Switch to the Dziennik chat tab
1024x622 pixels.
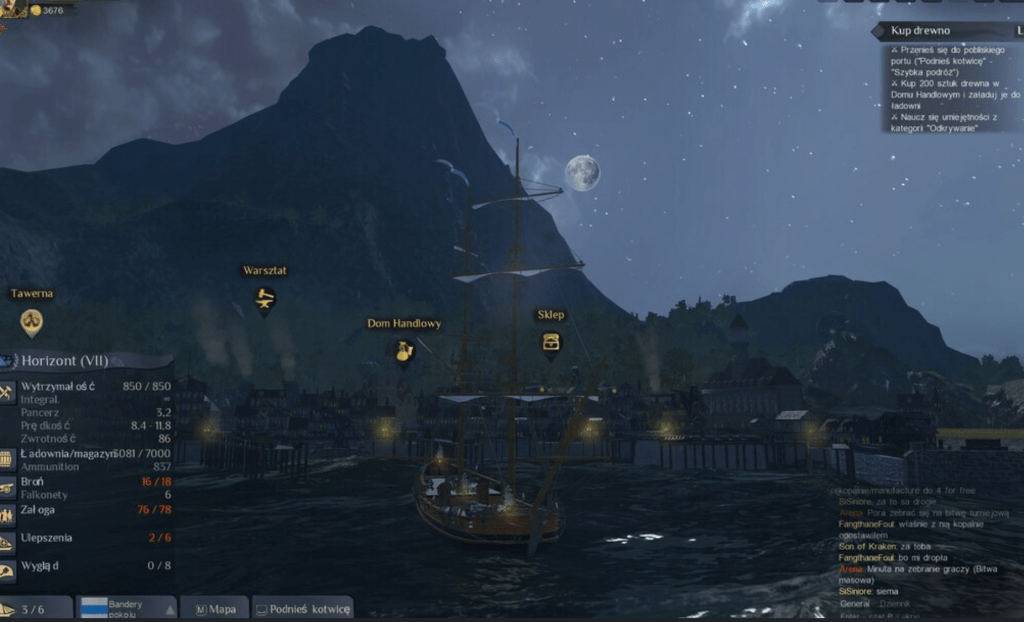(x=895, y=604)
